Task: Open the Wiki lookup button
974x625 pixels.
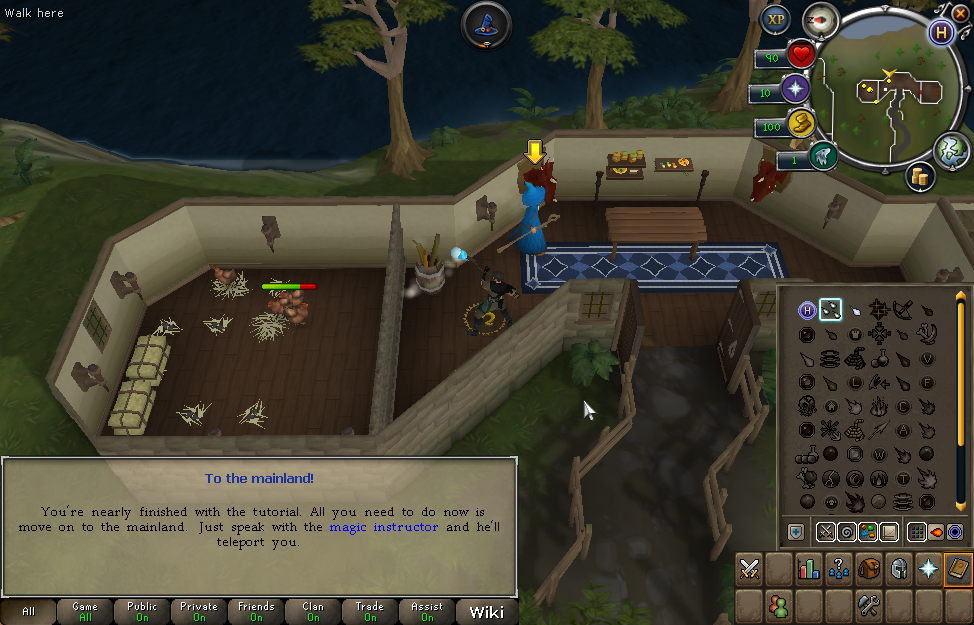Action: [x=486, y=612]
